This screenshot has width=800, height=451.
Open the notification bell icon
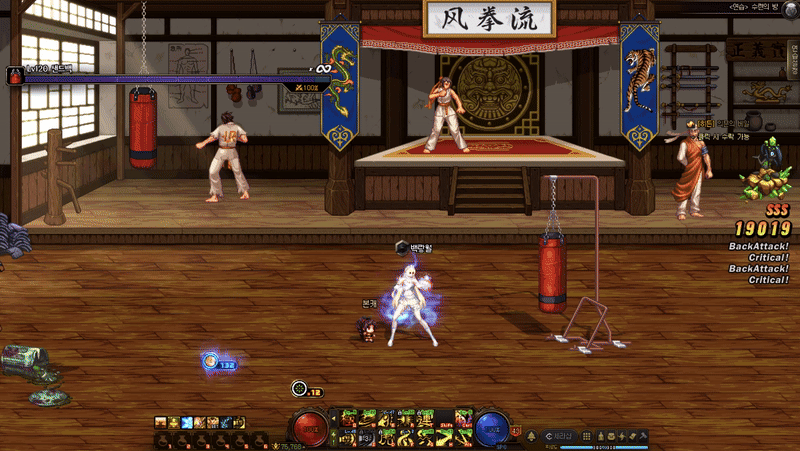[531, 436]
